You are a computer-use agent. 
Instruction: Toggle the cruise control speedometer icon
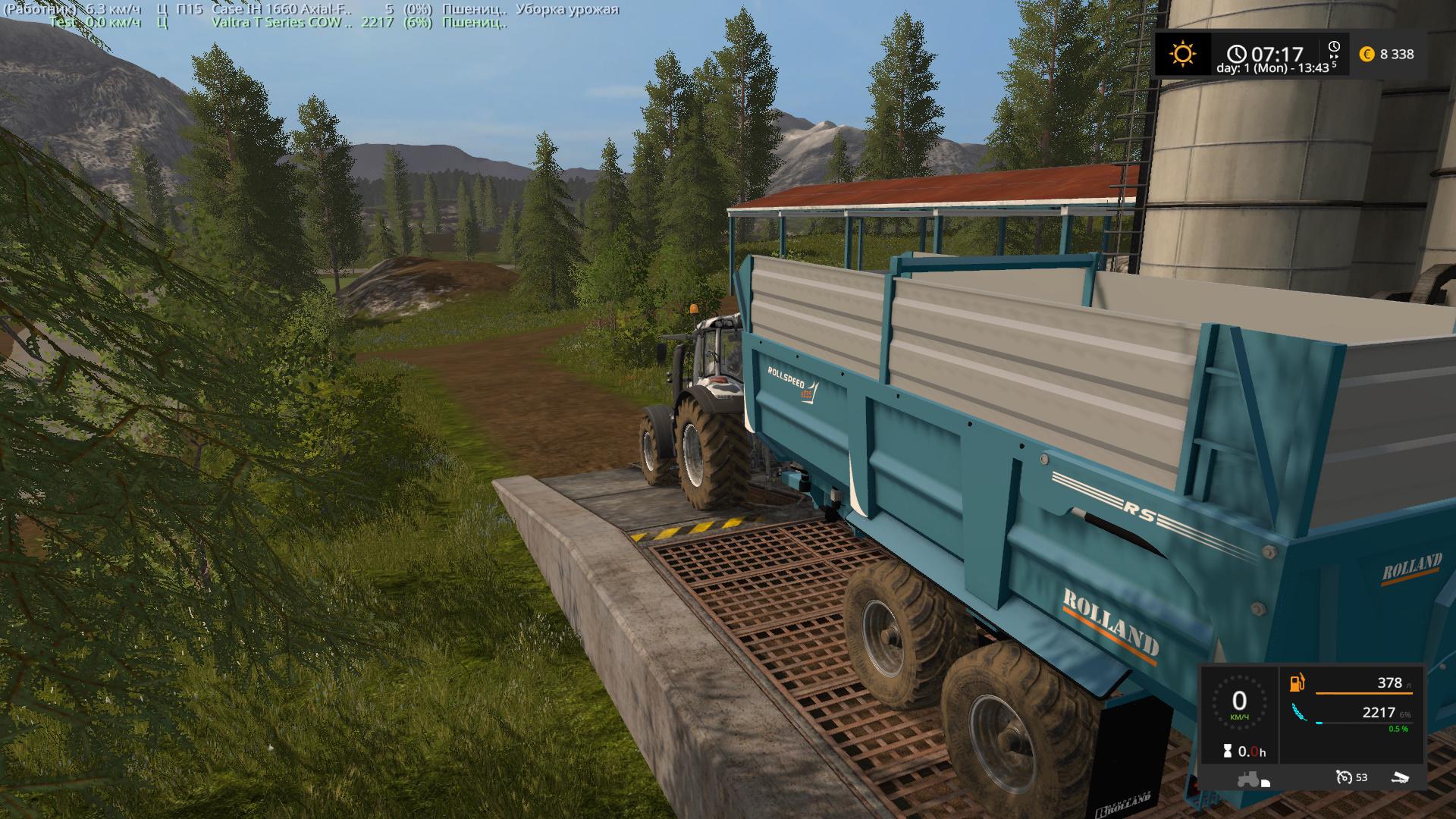point(1344,777)
